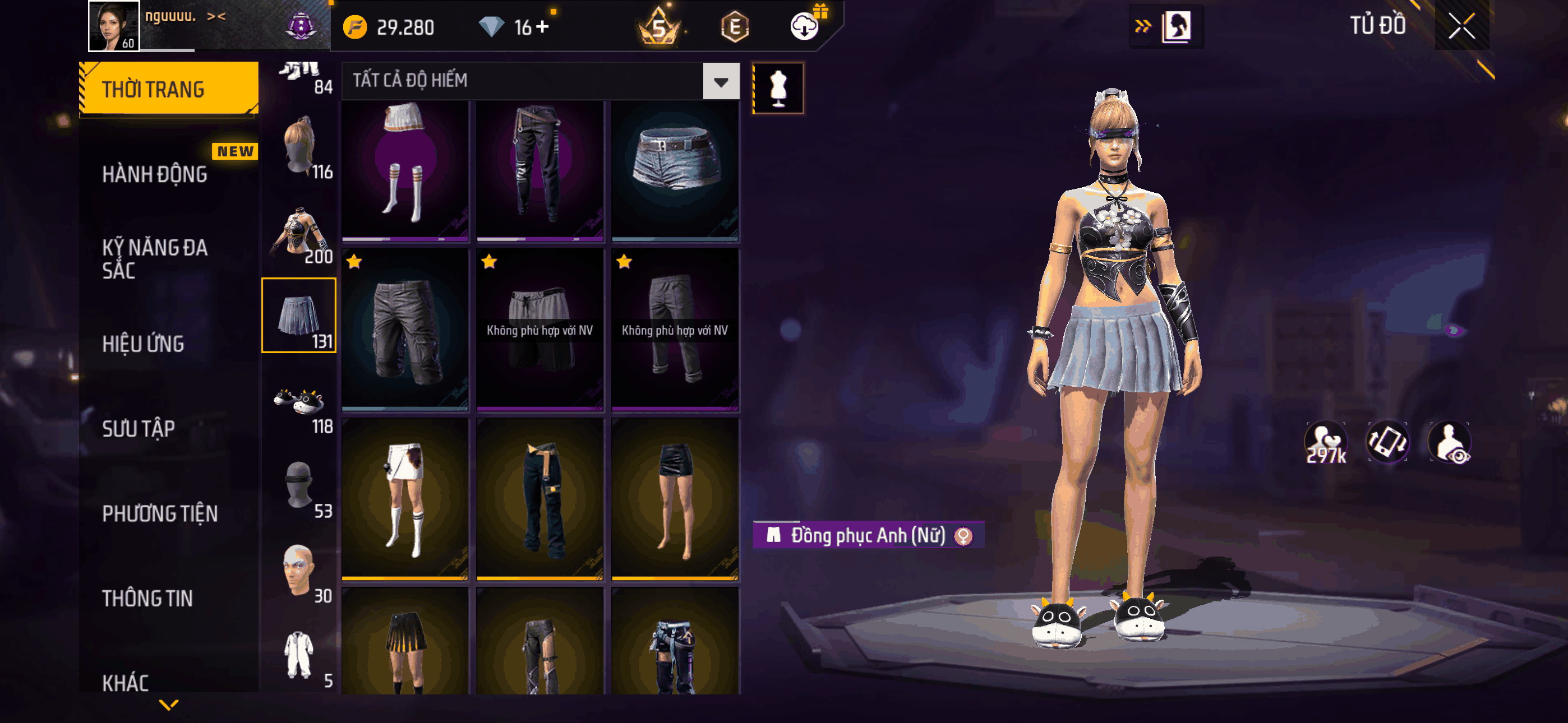Click the mannequin outfit preset button
Viewport: 1568px width, 723px height.
tap(778, 88)
